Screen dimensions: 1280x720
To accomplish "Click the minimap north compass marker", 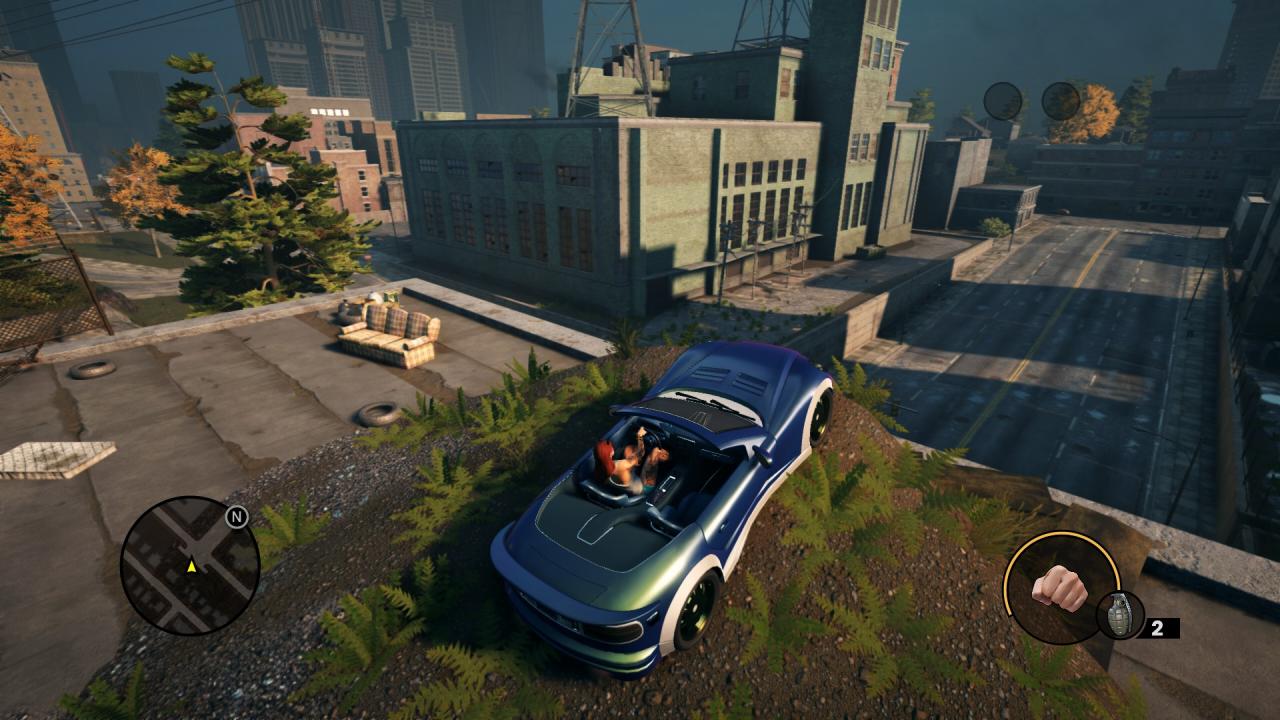I will 237,517.
